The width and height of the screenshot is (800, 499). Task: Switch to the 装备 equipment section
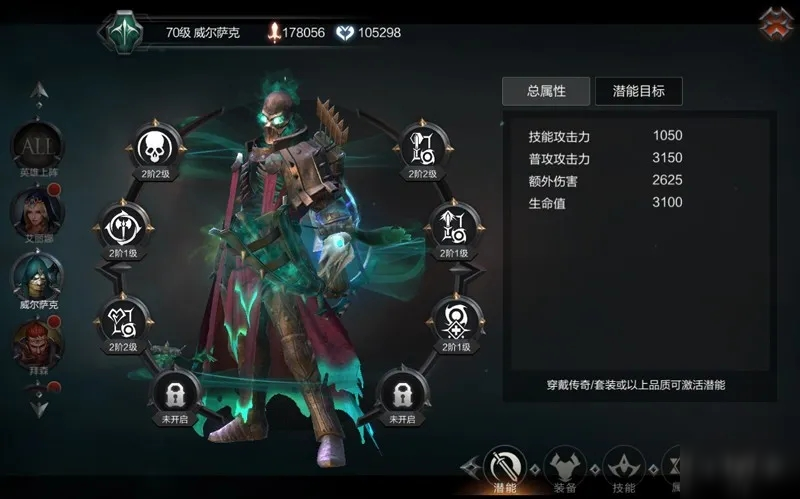pos(564,466)
